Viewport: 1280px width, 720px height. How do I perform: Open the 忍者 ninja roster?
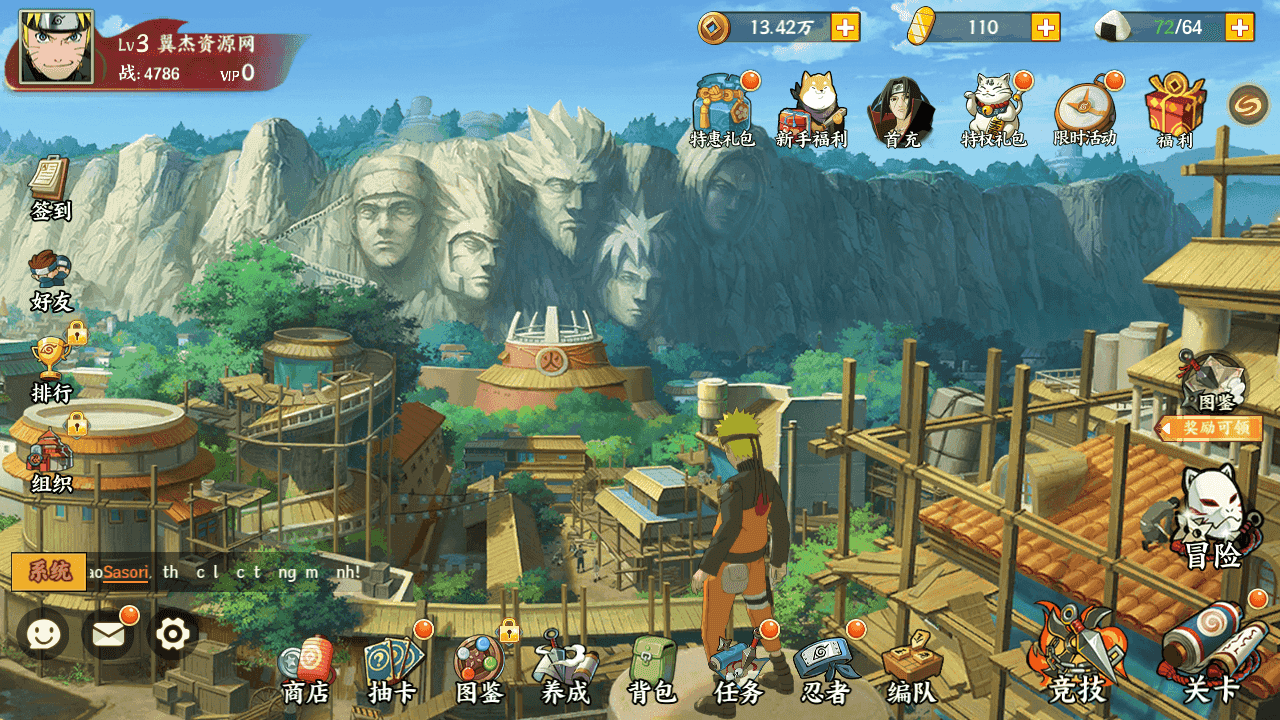826,668
